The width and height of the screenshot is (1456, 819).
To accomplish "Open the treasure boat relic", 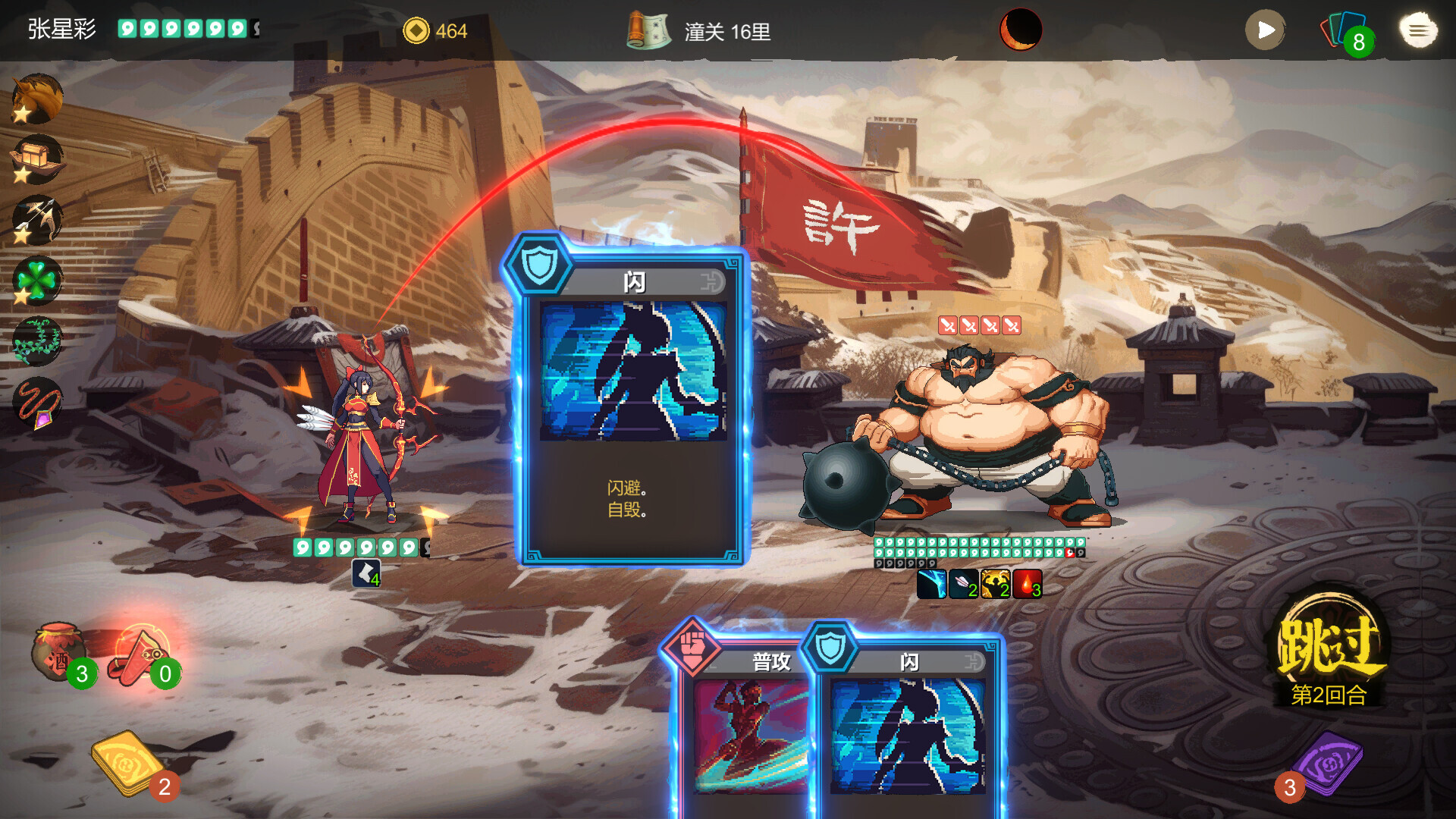I will [37, 159].
